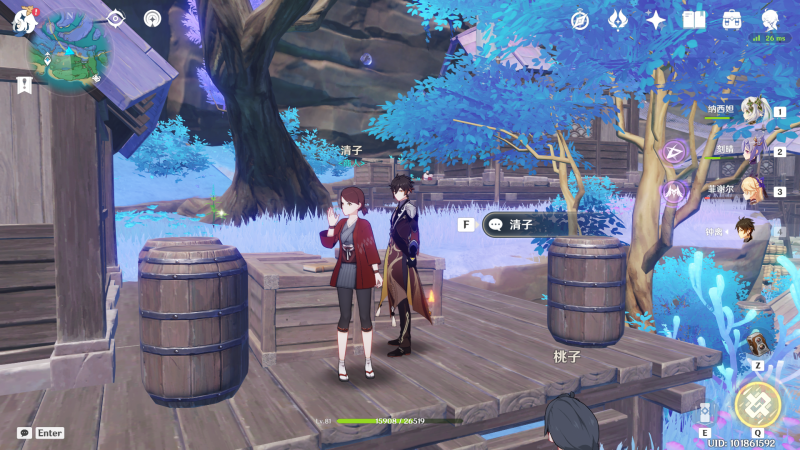Open the Adventurer Handbook book icon

pos(694,19)
